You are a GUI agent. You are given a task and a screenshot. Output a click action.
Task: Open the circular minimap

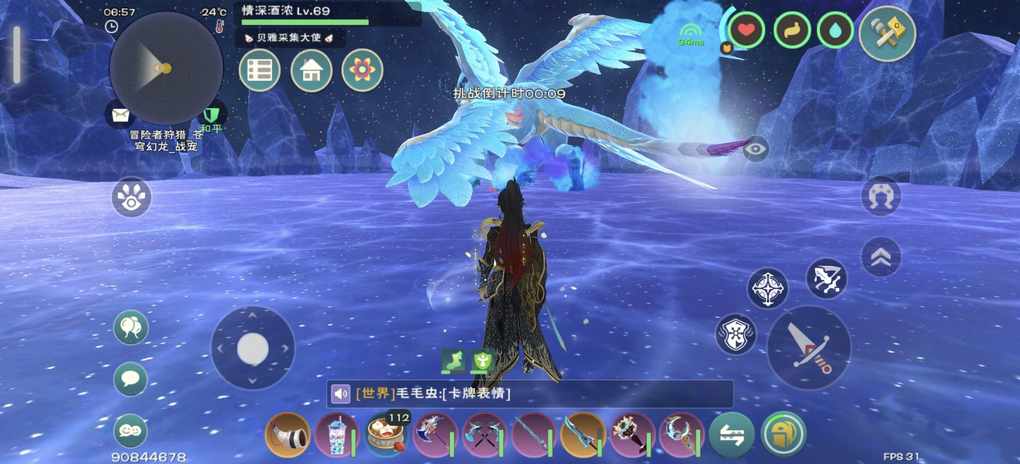tap(165, 68)
